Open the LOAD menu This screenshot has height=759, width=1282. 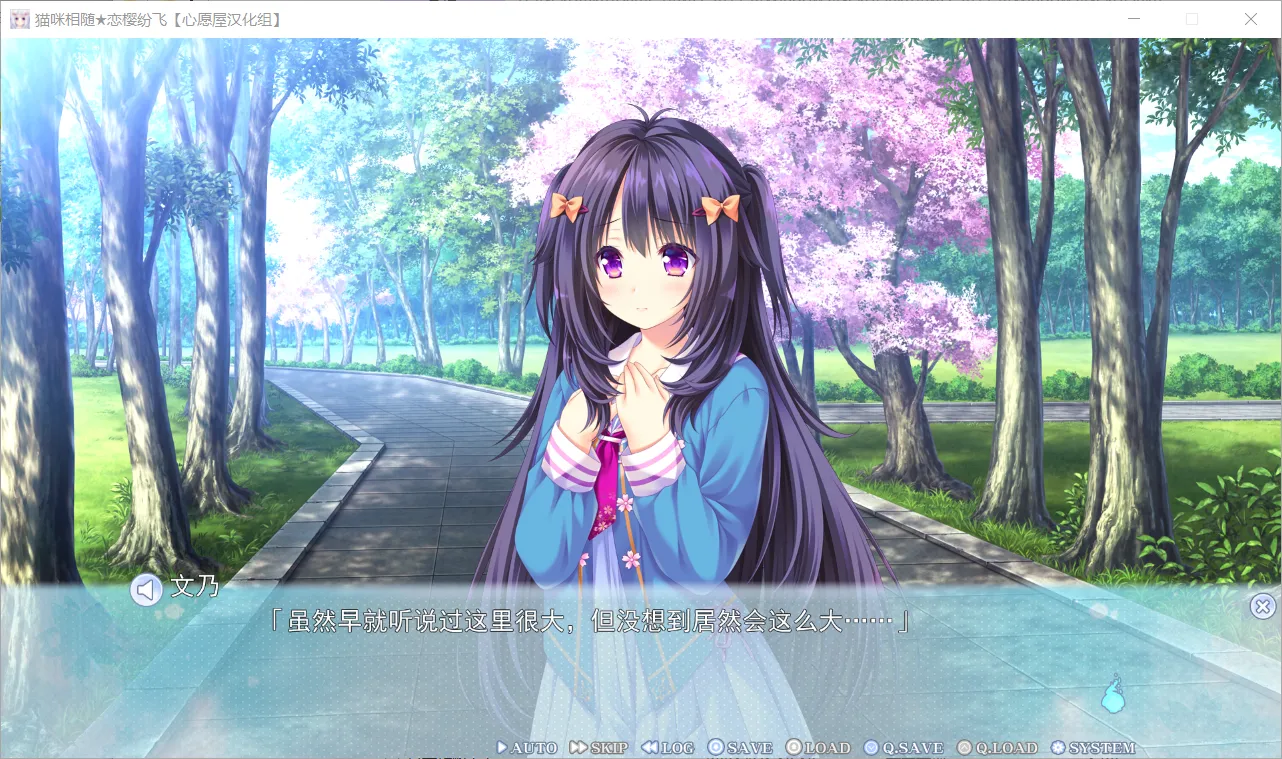click(817, 748)
